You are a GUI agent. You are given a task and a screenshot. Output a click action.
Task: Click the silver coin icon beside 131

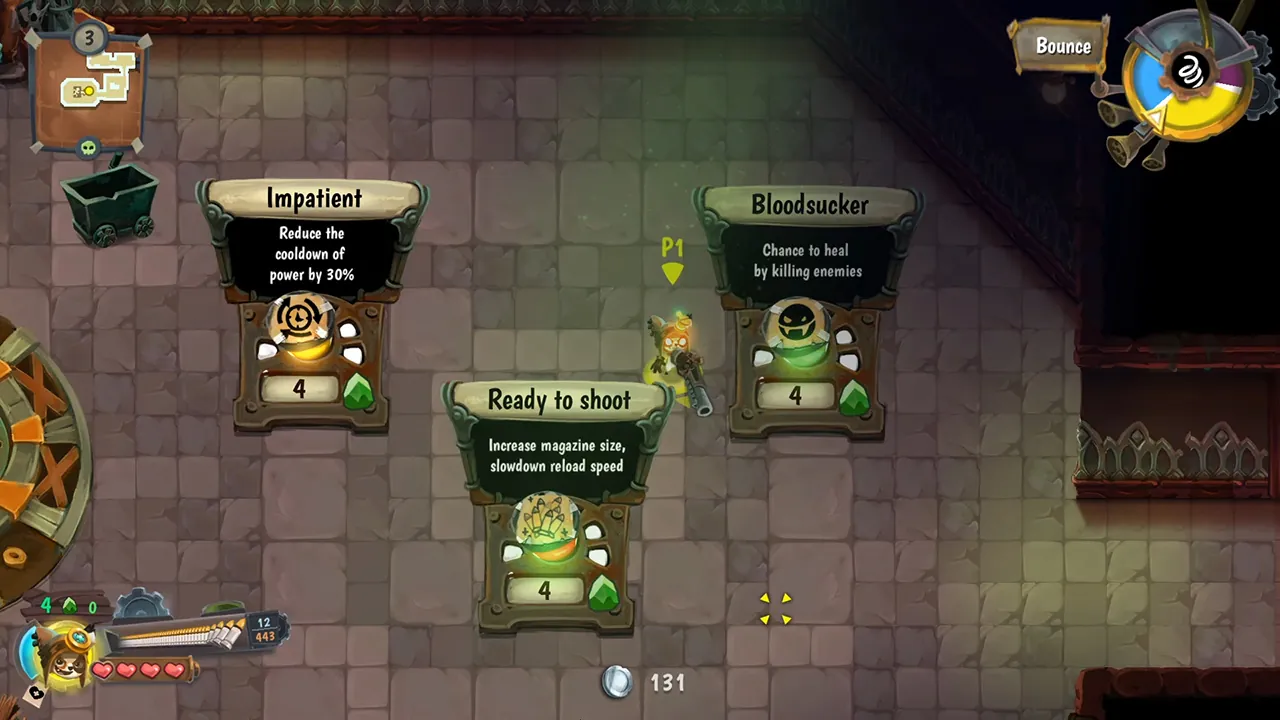pyautogui.click(x=617, y=682)
